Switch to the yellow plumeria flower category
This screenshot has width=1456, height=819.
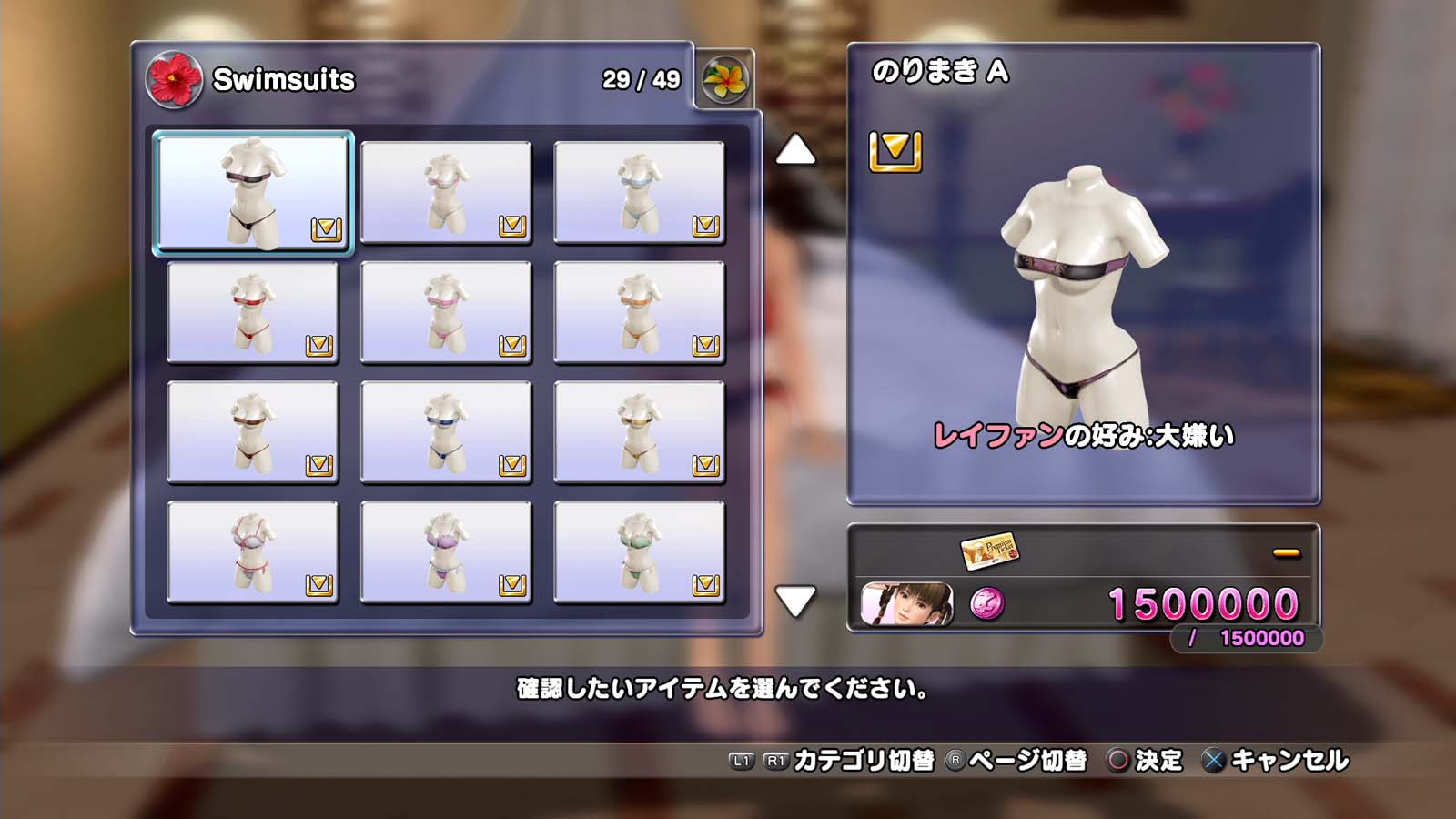(x=724, y=79)
